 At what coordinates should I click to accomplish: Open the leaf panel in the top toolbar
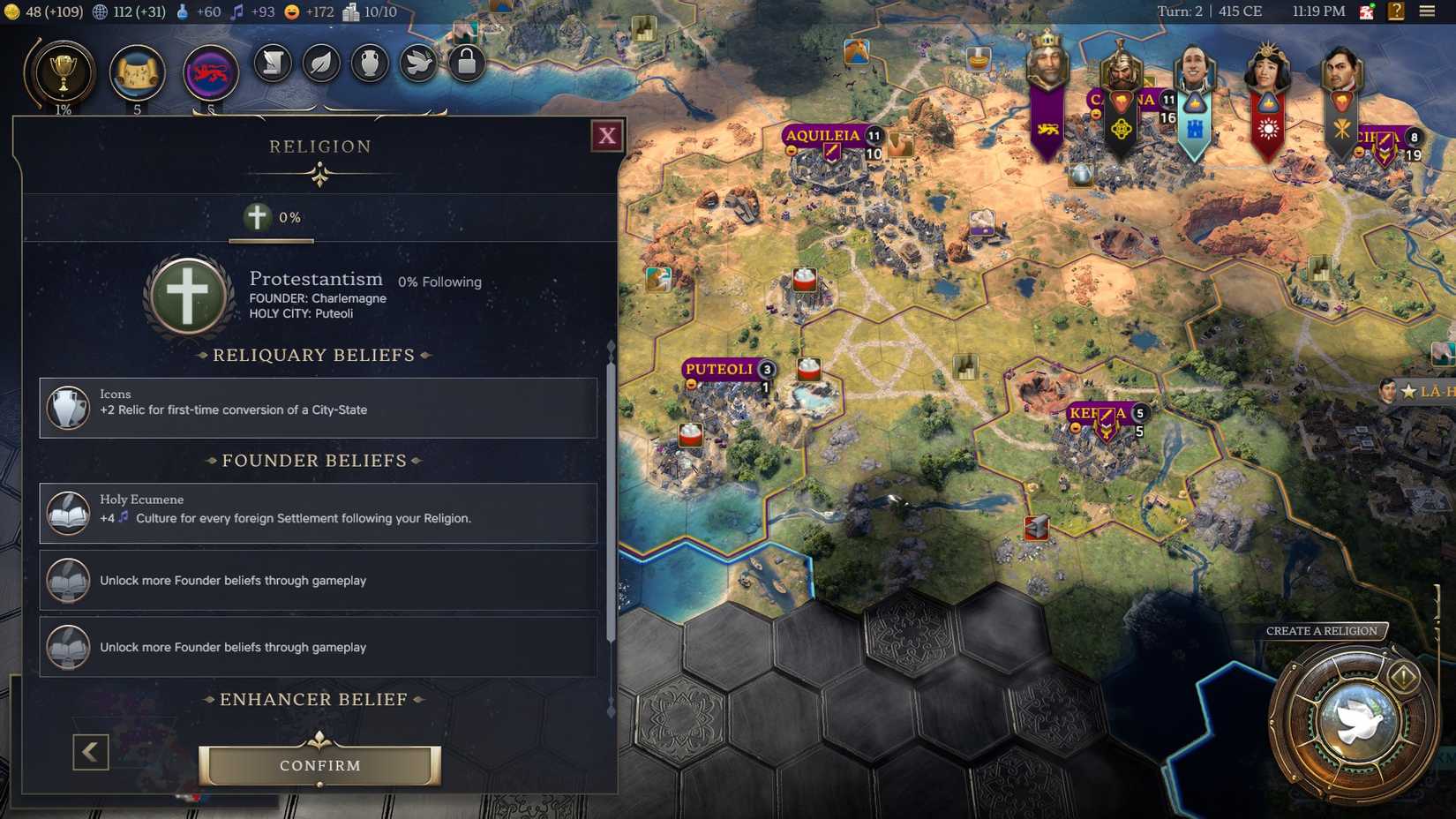tap(321, 64)
